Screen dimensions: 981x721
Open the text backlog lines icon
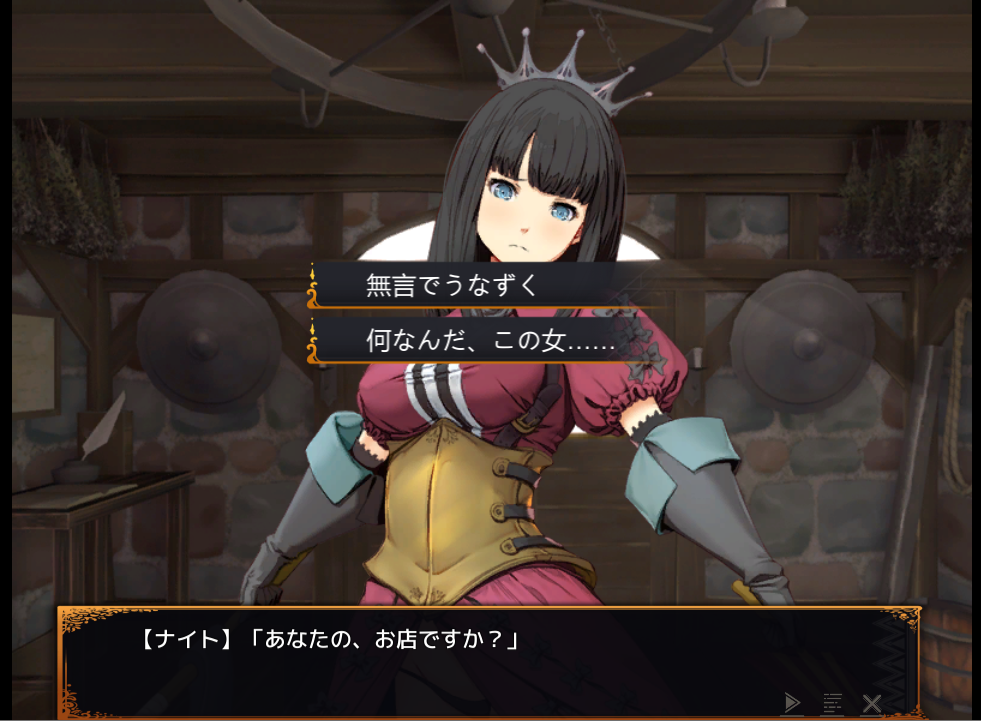[x=832, y=702]
